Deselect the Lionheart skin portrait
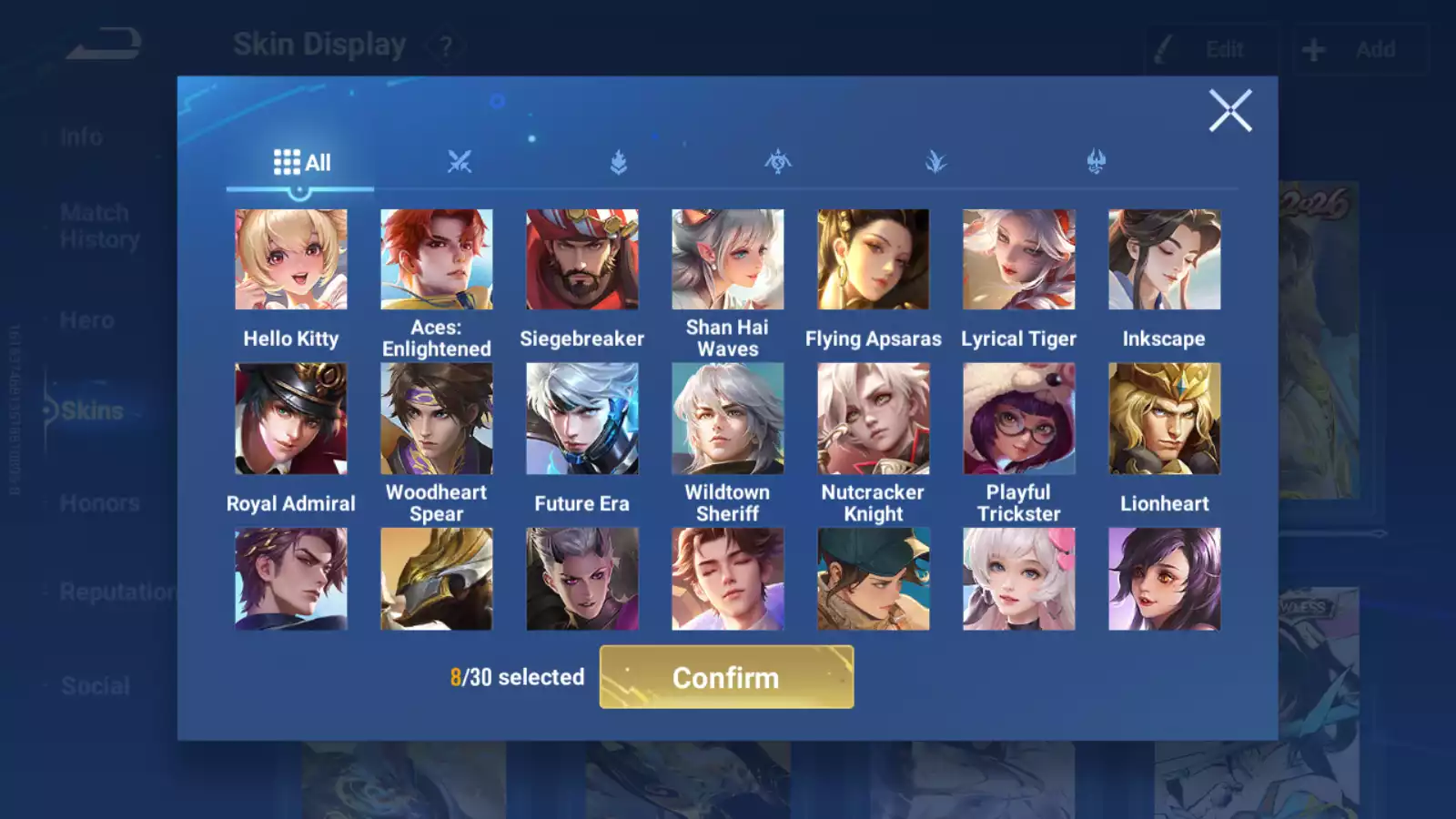Image resolution: width=1456 pixels, height=819 pixels. coord(1164,417)
